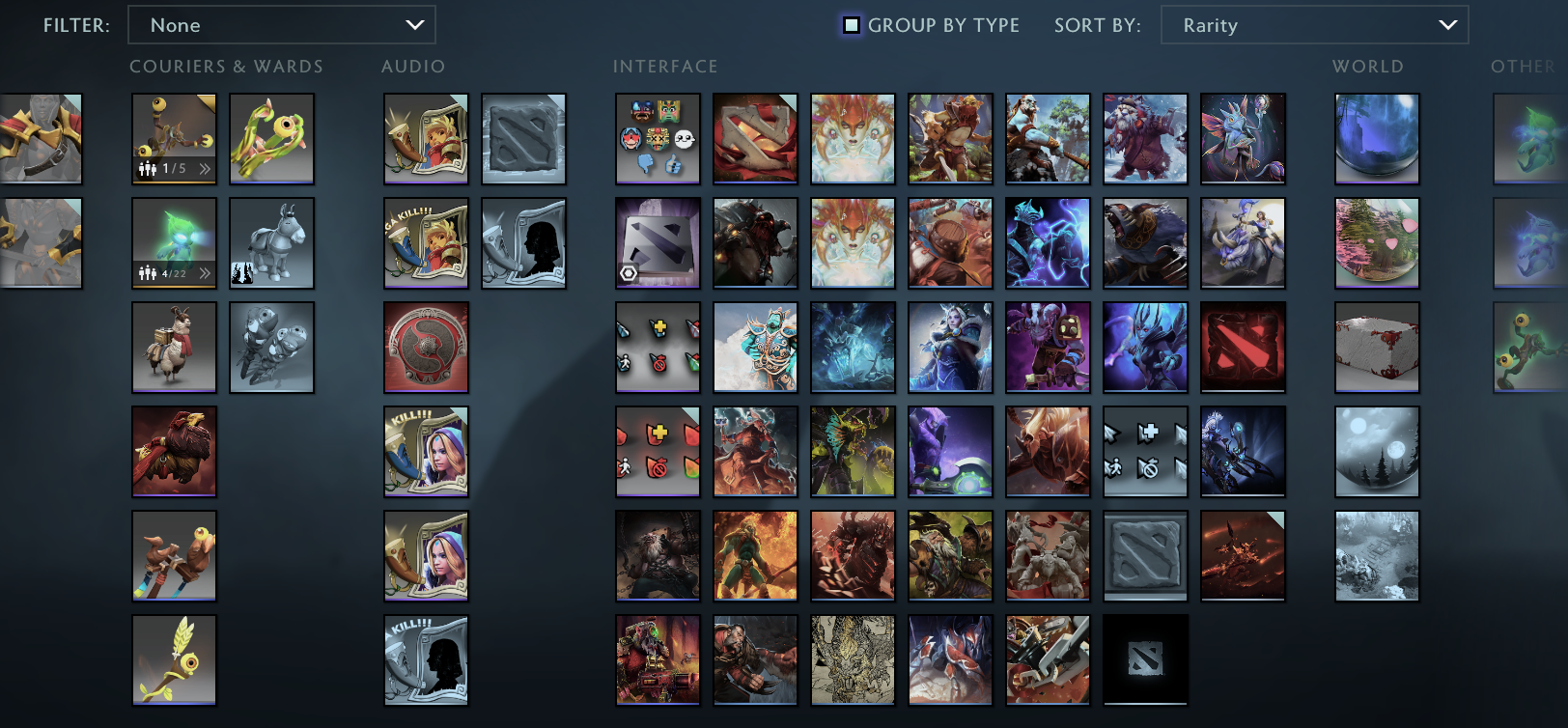The image size is (1568, 728).
Task: Click the red phoenix courier thumbnail
Action: tap(174, 451)
